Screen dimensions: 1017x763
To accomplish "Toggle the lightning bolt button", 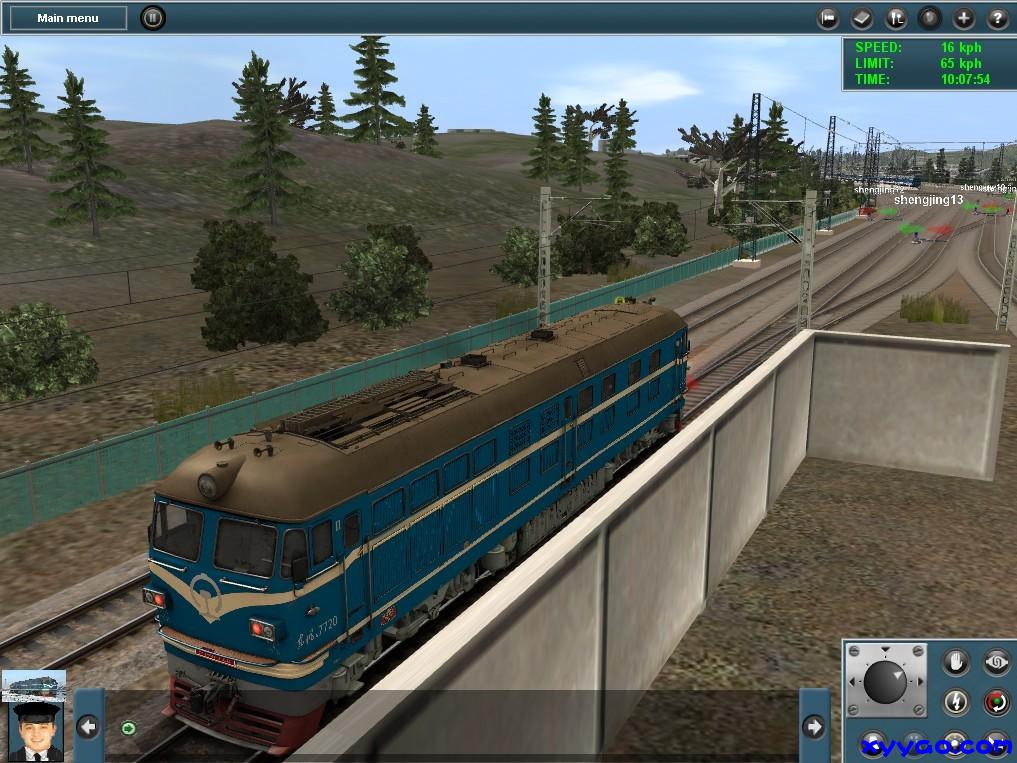I will 957,702.
